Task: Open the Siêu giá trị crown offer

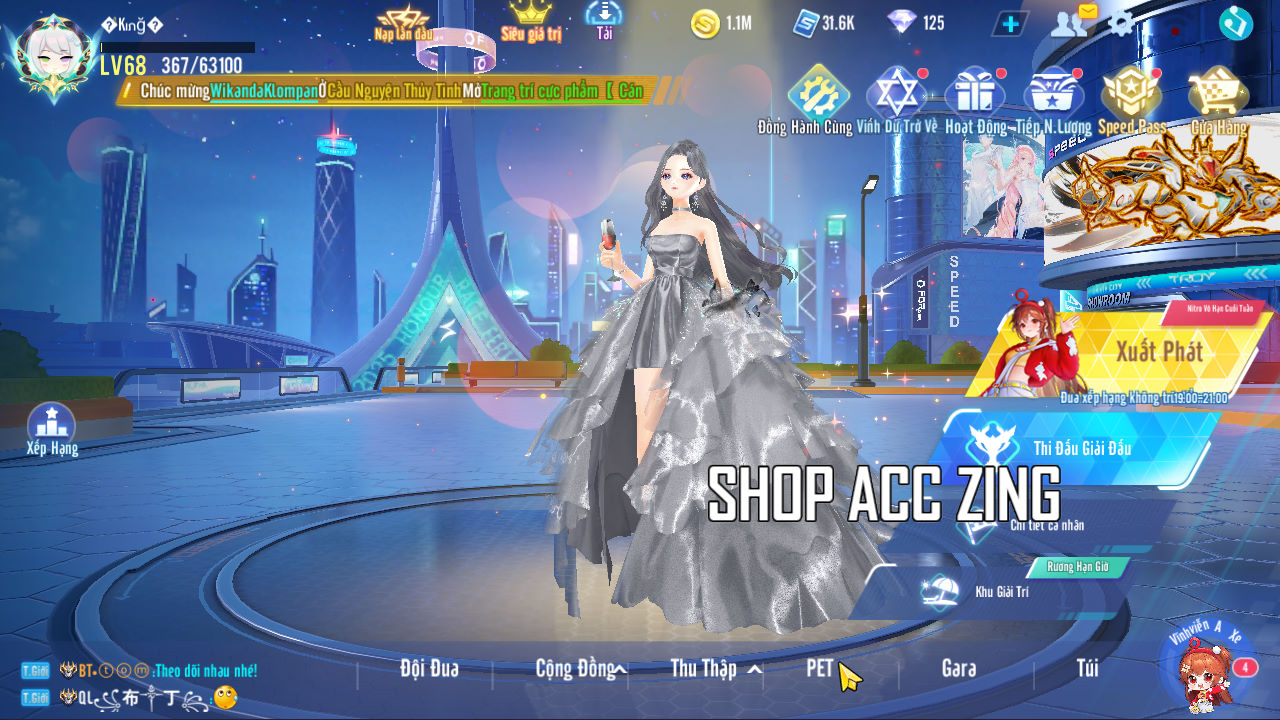Action: click(x=531, y=20)
